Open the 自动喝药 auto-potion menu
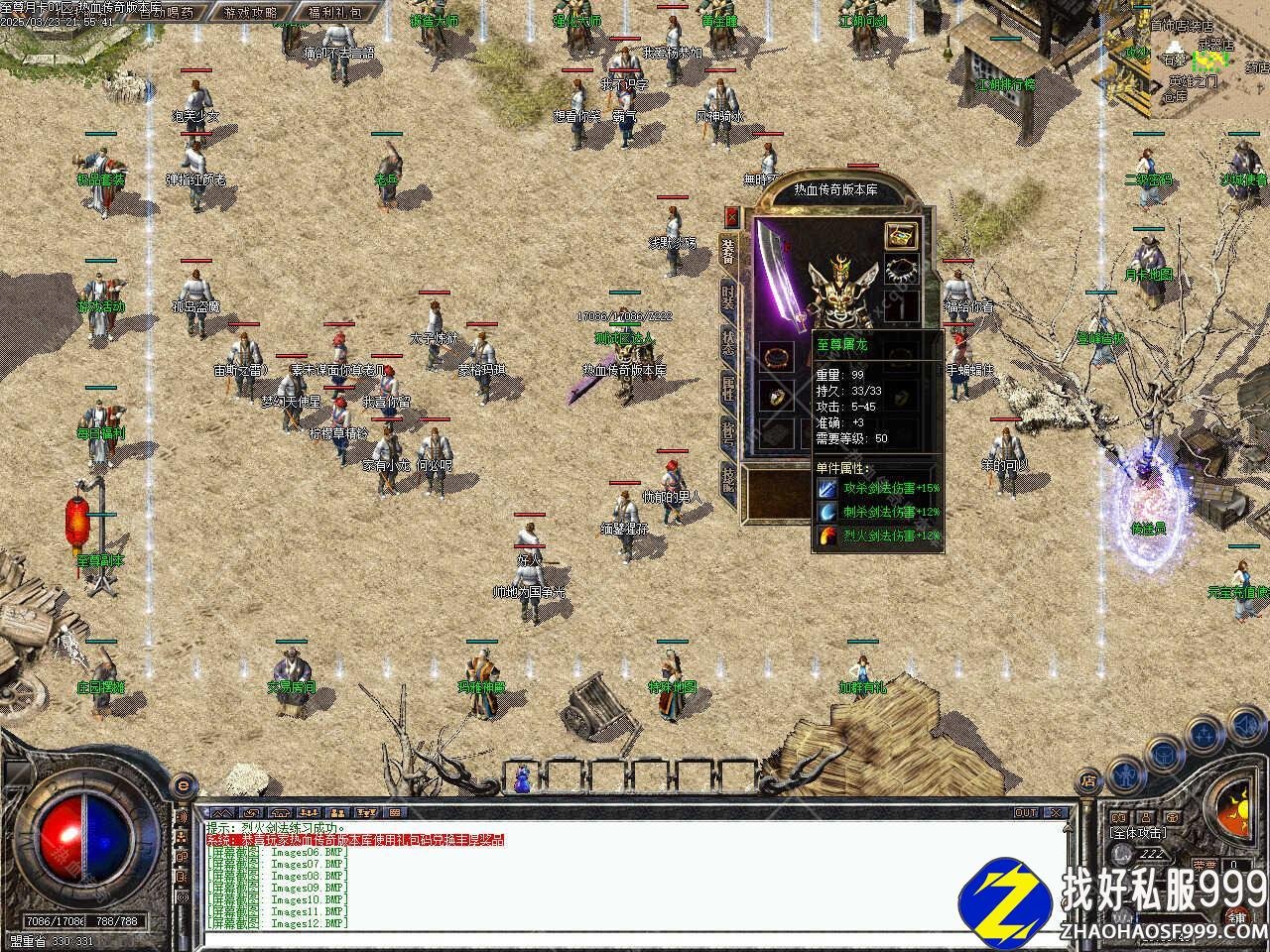 click(x=166, y=13)
